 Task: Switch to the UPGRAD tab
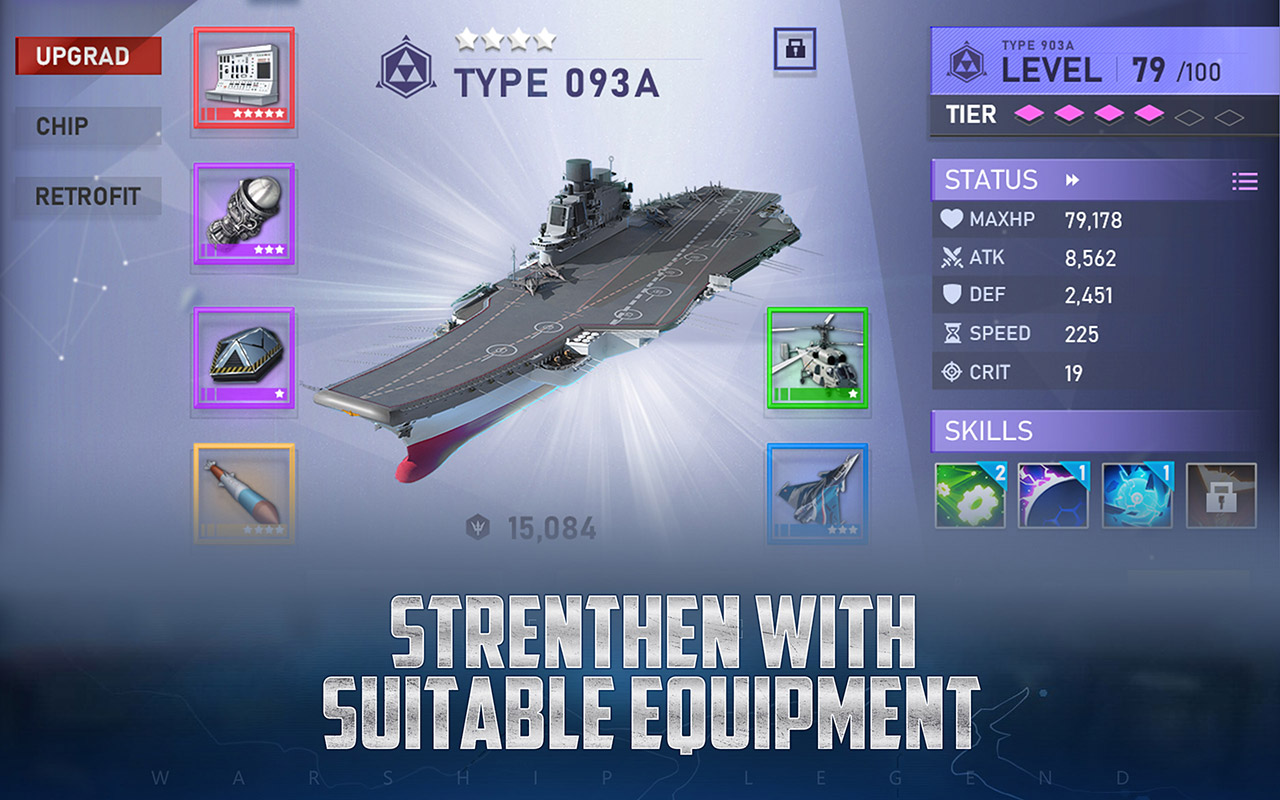point(87,56)
